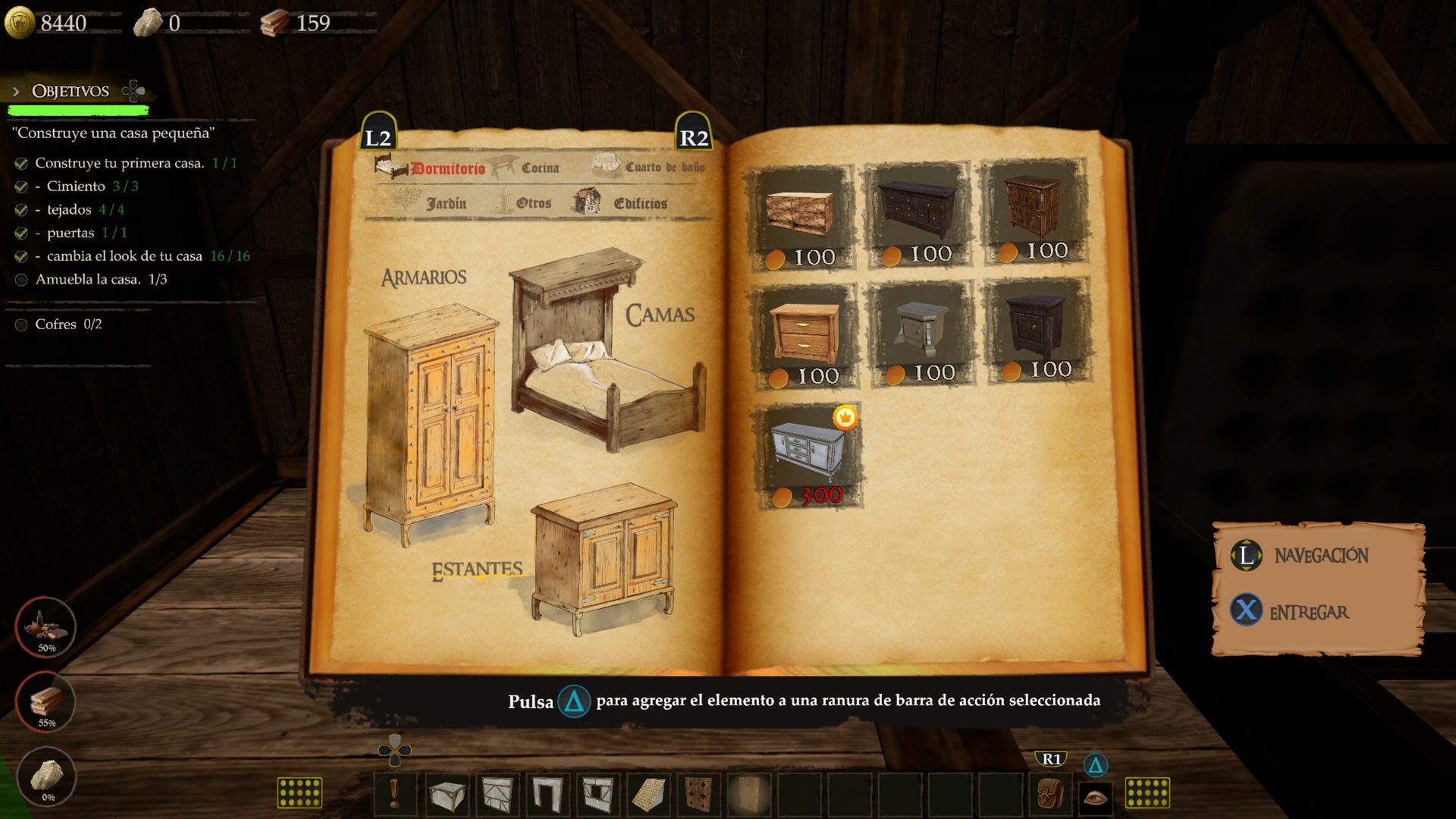This screenshot has height=819, width=1456.
Task: Select the grey stone pedestal nightstand
Action: [921, 332]
